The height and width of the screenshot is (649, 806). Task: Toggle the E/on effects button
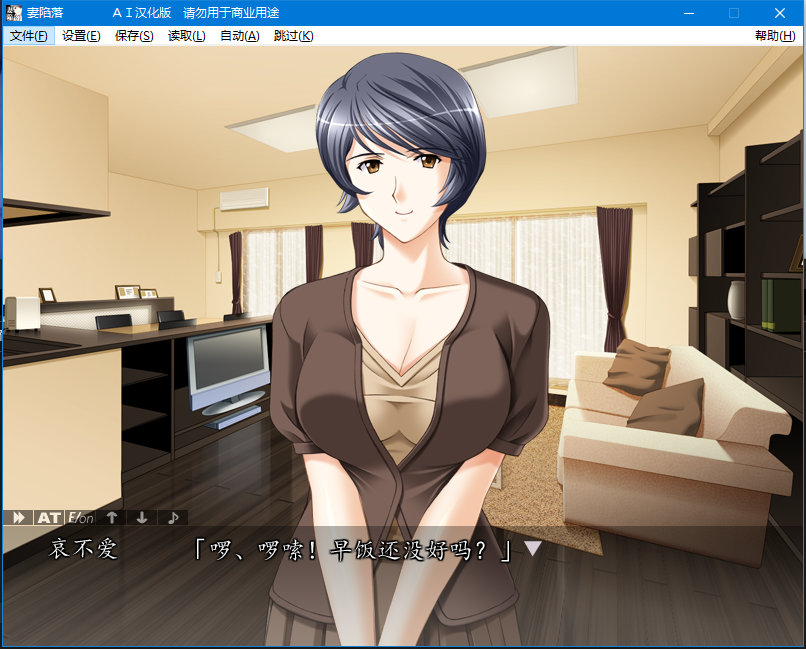[x=80, y=517]
